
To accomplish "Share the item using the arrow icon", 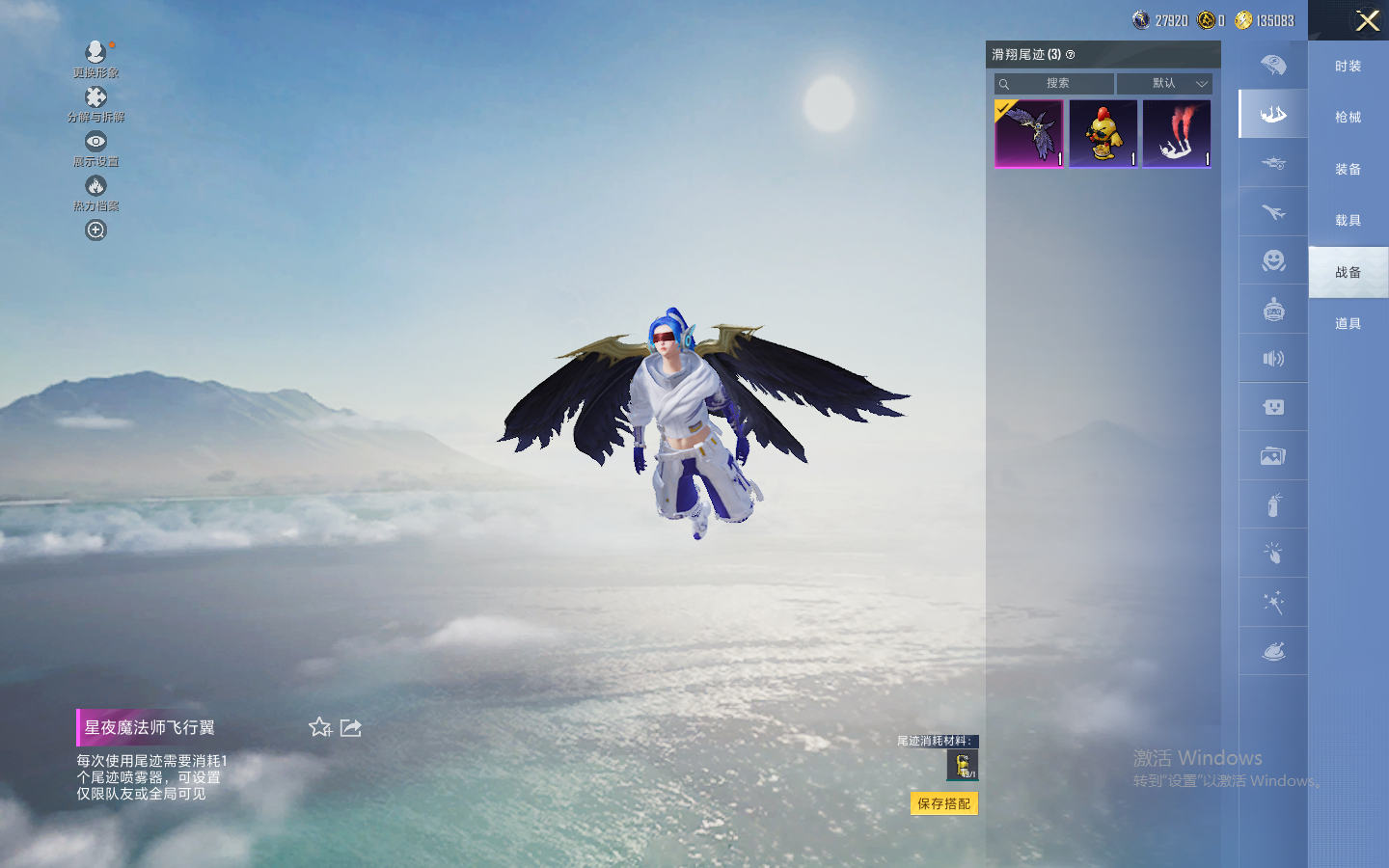I will (x=351, y=727).
